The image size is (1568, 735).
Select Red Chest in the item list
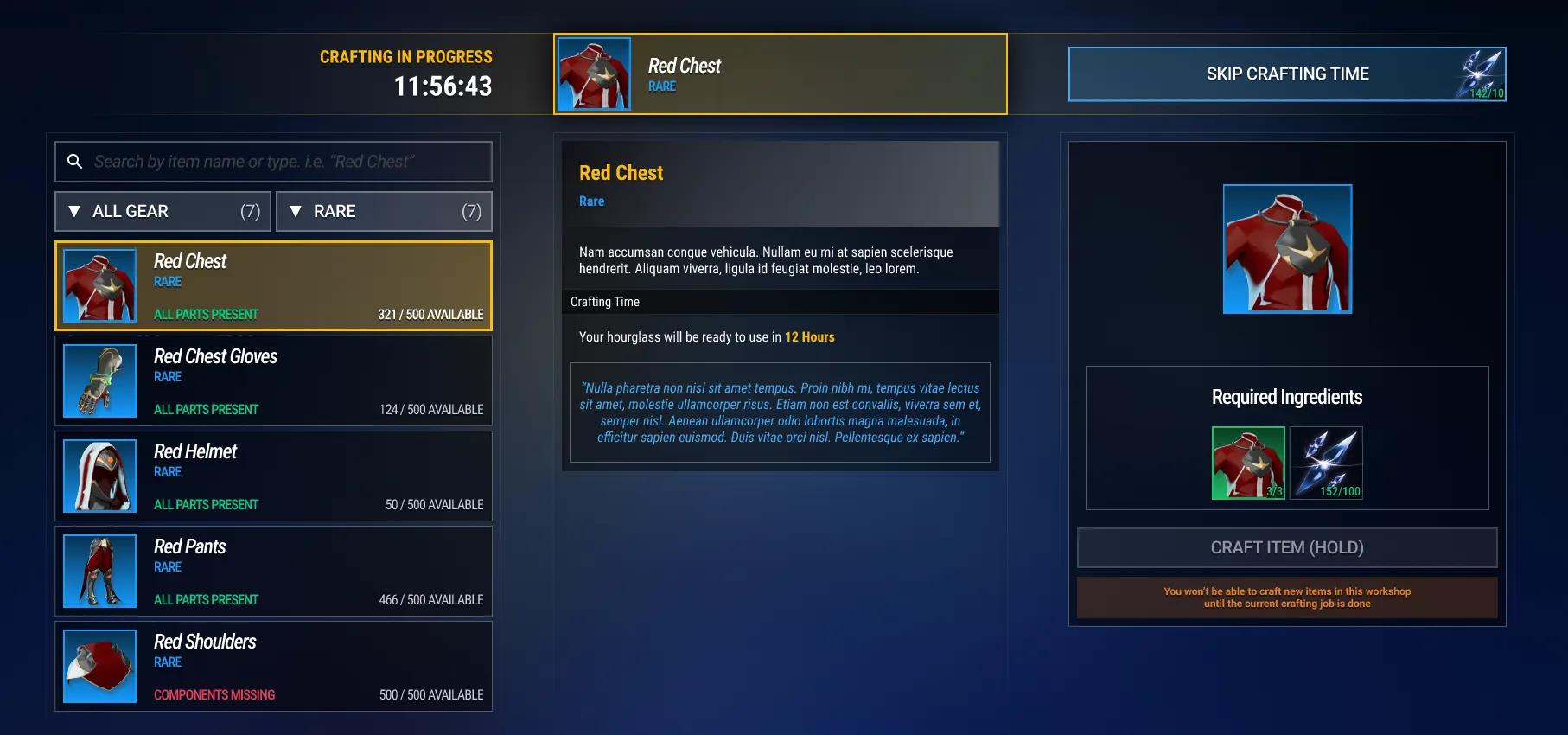click(273, 286)
